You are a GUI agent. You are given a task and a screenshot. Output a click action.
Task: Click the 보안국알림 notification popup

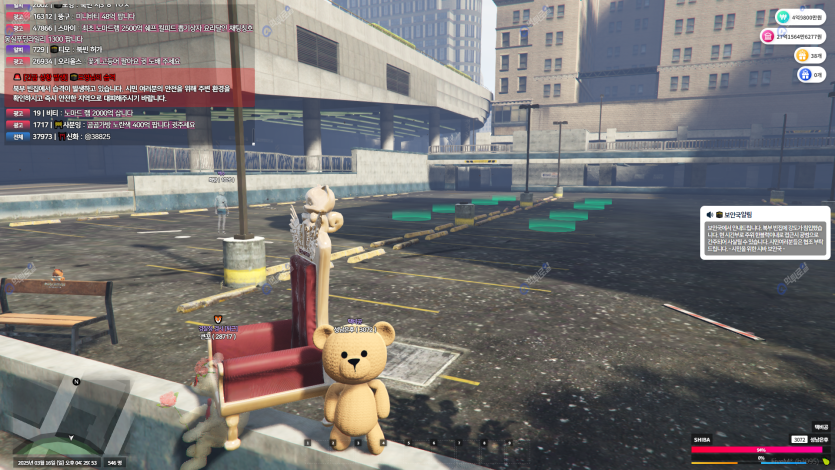pos(764,233)
